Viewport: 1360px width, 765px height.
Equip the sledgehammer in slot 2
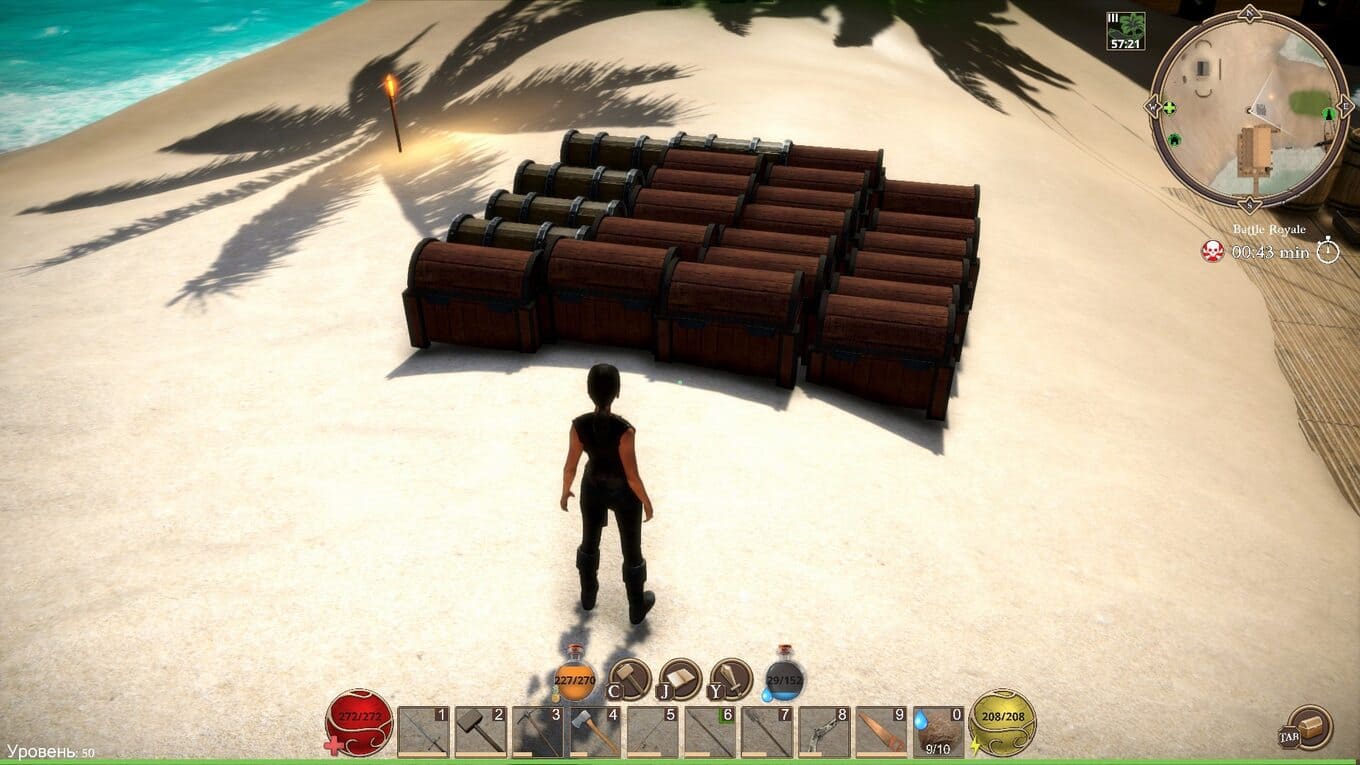click(480, 732)
